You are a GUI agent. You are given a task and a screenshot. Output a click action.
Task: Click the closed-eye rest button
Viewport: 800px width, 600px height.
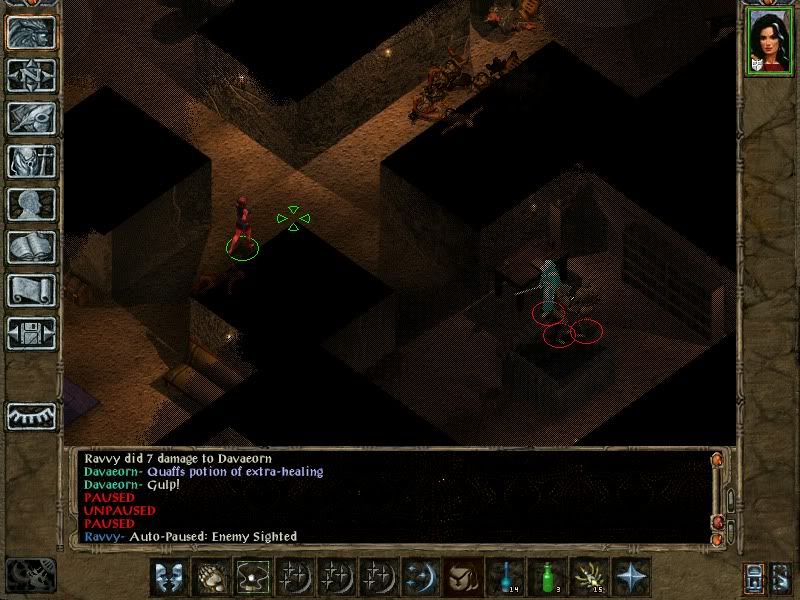[x=31, y=415]
